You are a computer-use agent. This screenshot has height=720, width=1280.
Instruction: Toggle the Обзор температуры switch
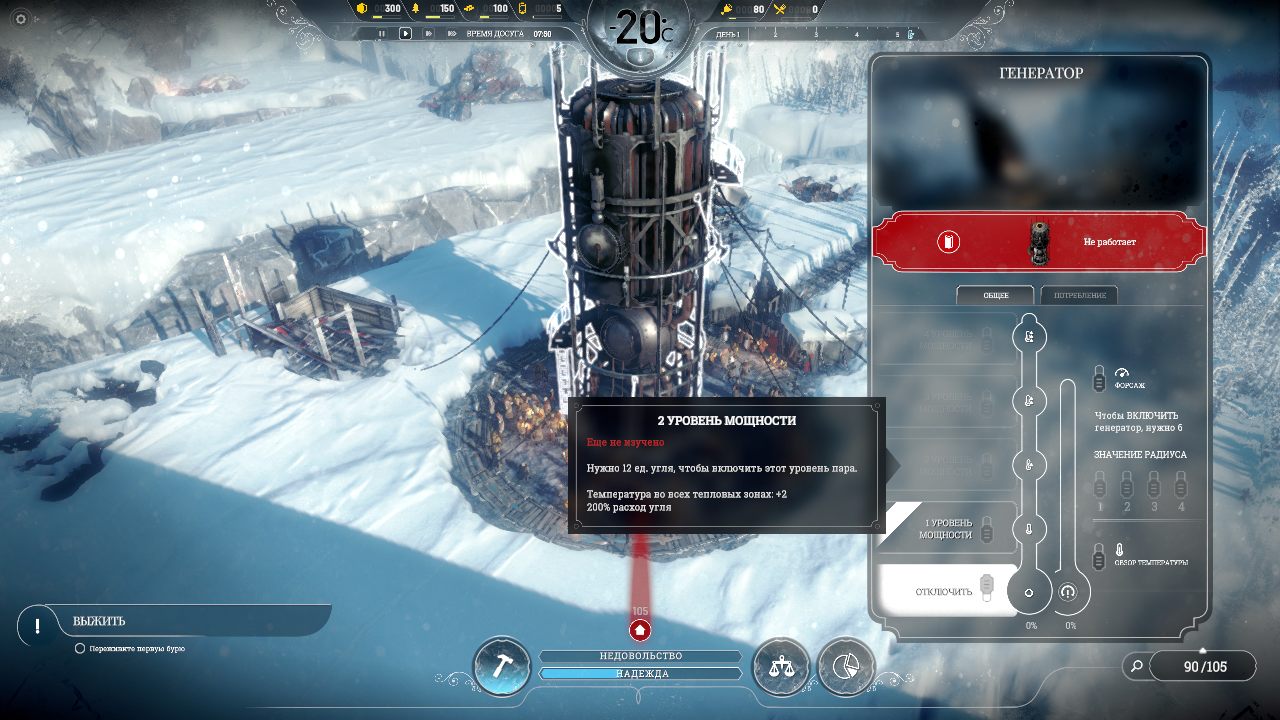point(1099,558)
